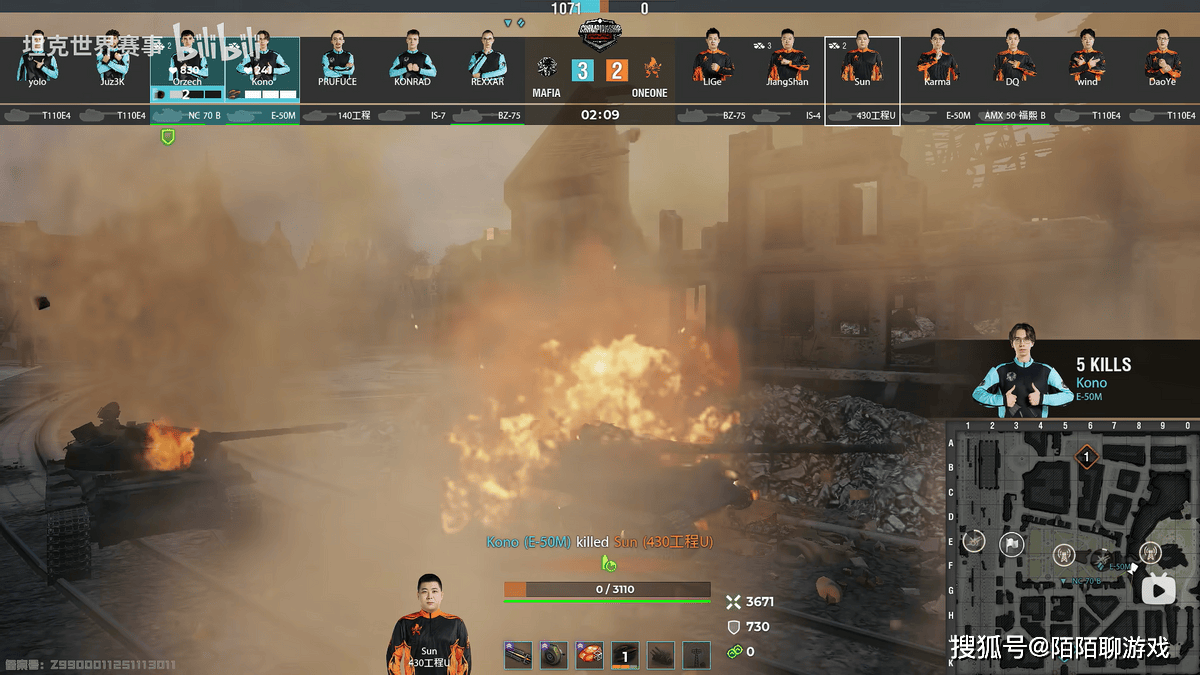The height and width of the screenshot is (675, 1200).
Task: Select the radio tower ability slot
Action: click(697, 655)
